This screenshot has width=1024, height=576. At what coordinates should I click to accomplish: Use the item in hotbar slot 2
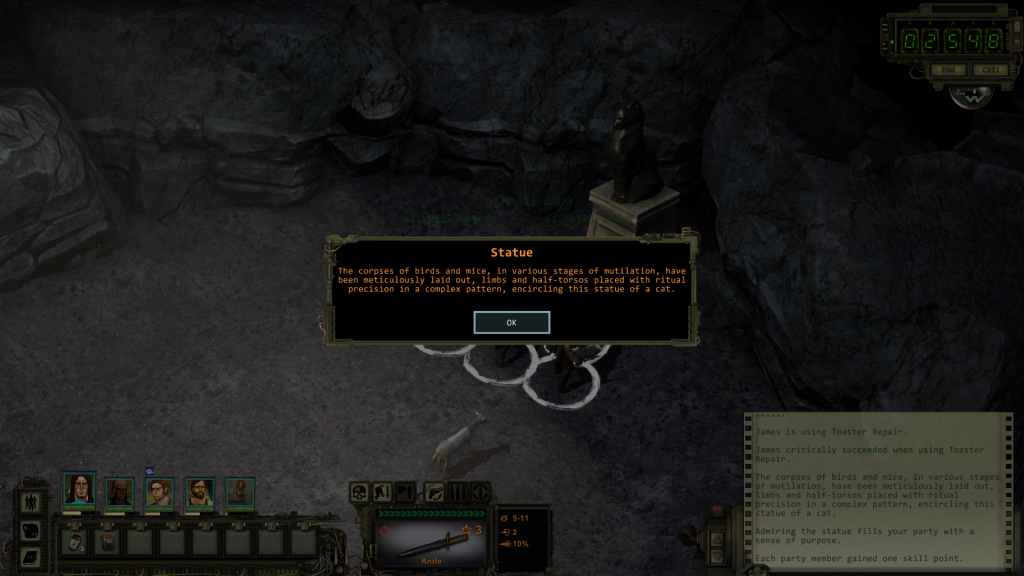(108, 541)
